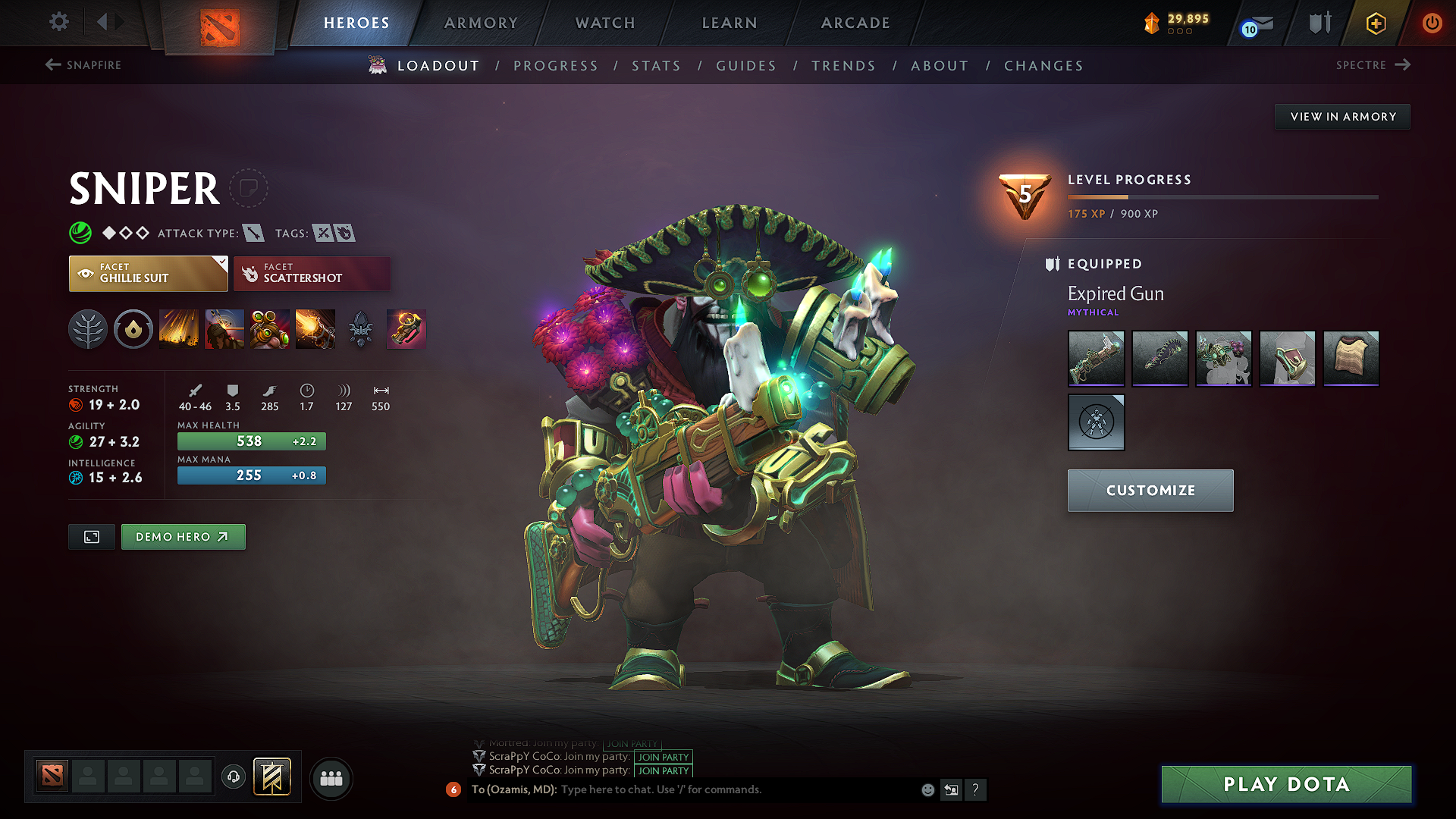Expand the Ghillie Suit facet dropdown

(221, 262)
